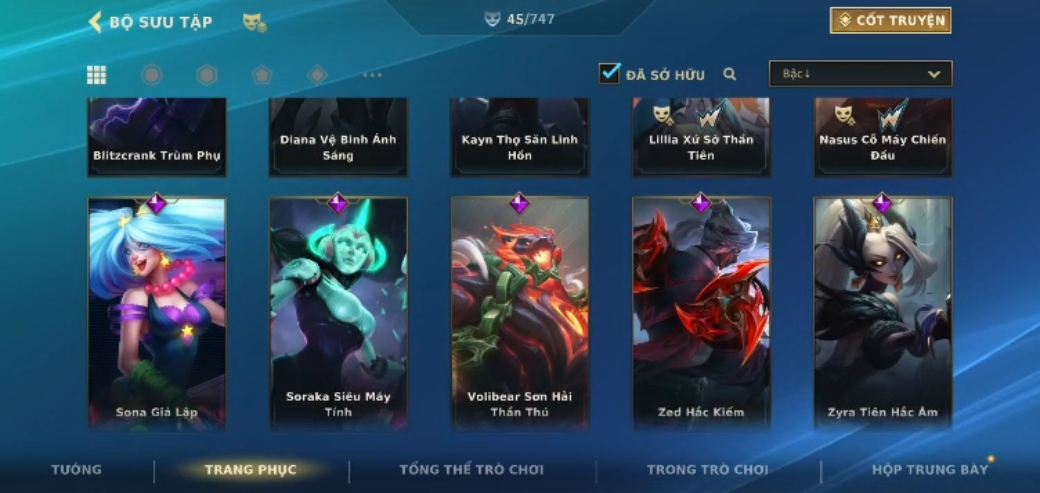1040x493 pixels.
Task: Pick the Volibear Sơn Hải Thần Thú skin
Action: click(x=520, y=312)
